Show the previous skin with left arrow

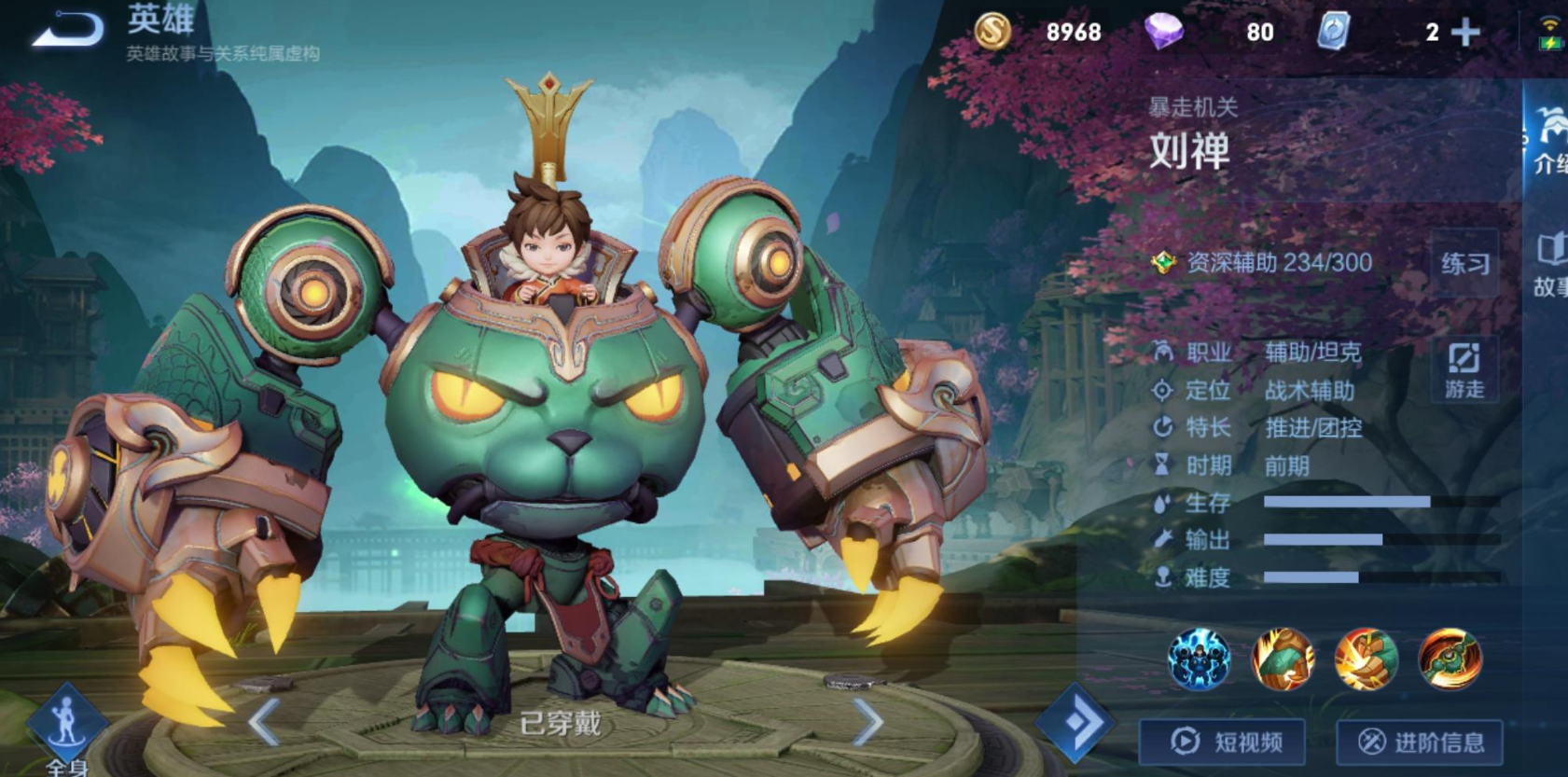click(x=265, y=721)
